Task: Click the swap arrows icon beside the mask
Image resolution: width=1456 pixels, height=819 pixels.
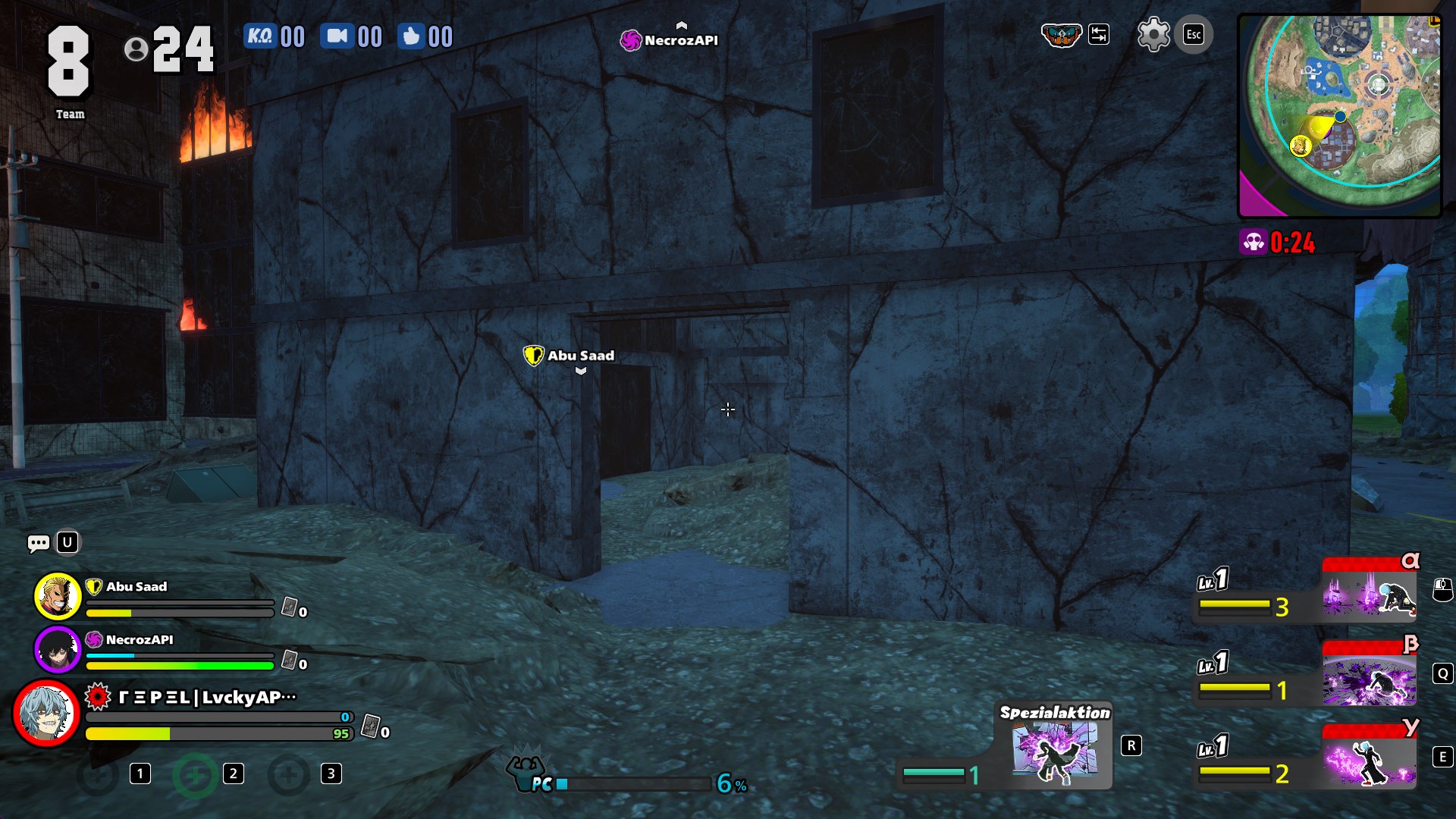Action: click(1099, 35)
